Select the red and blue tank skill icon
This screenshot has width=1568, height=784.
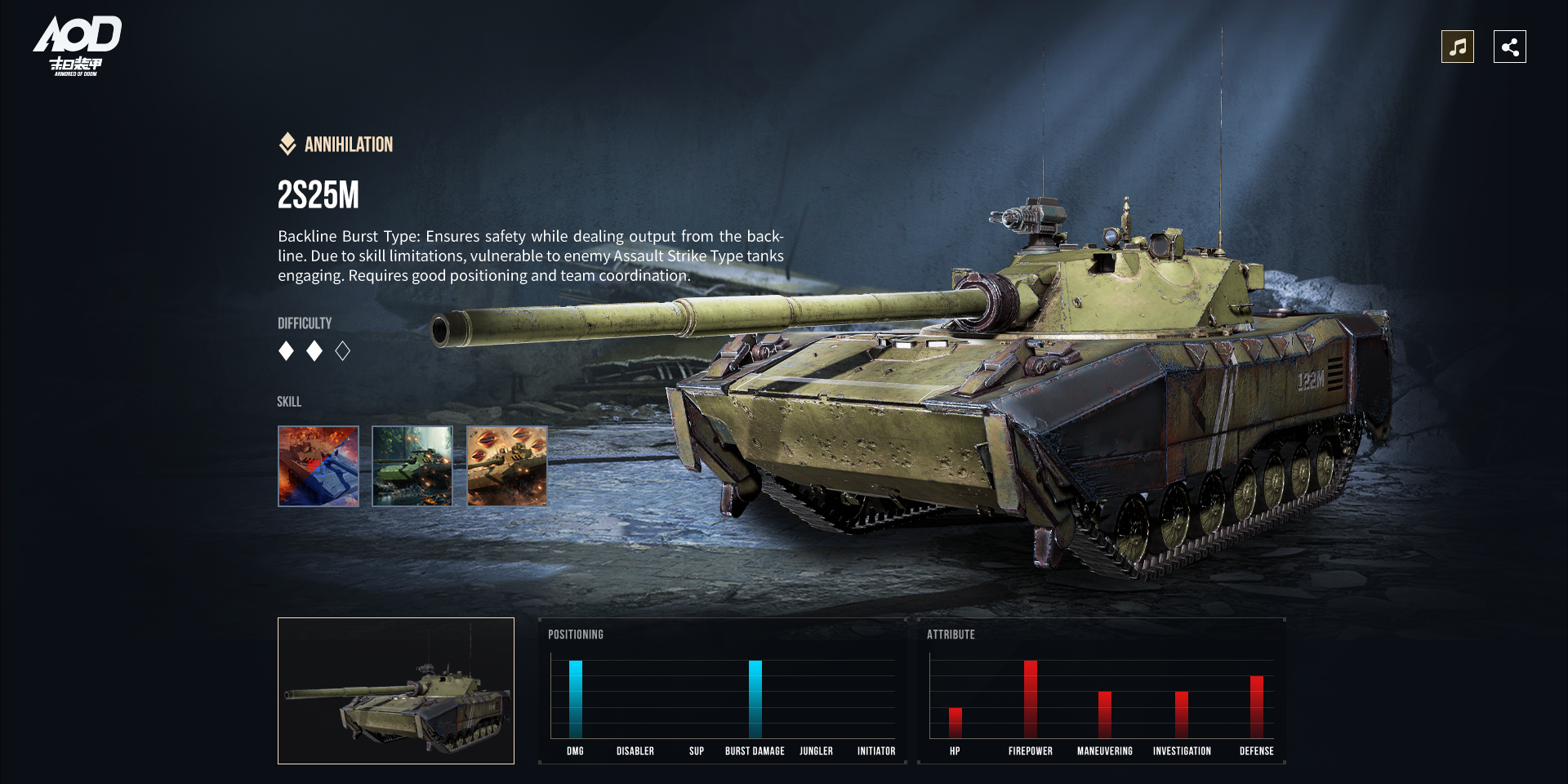point(318,466)
